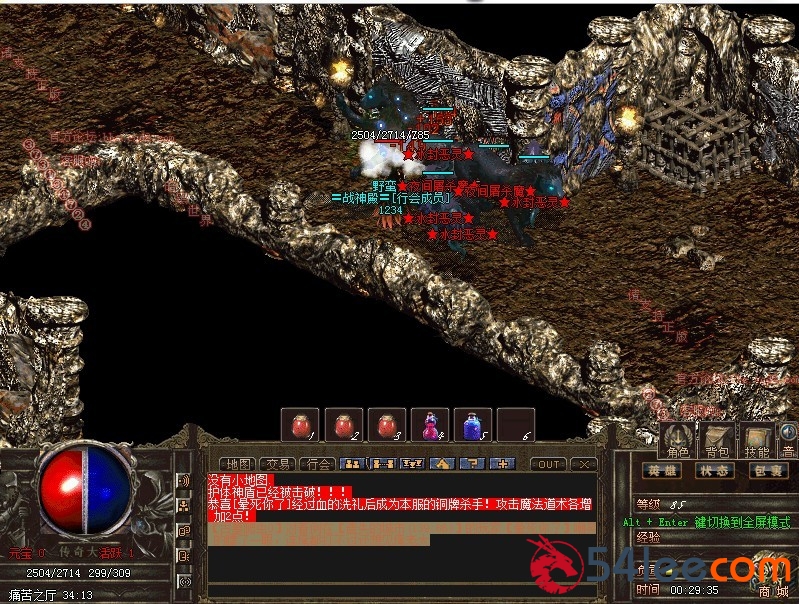This screenshot has height=604, width=799.
Task: Use the red potion in slot 1
Action: tap(299, 425)
